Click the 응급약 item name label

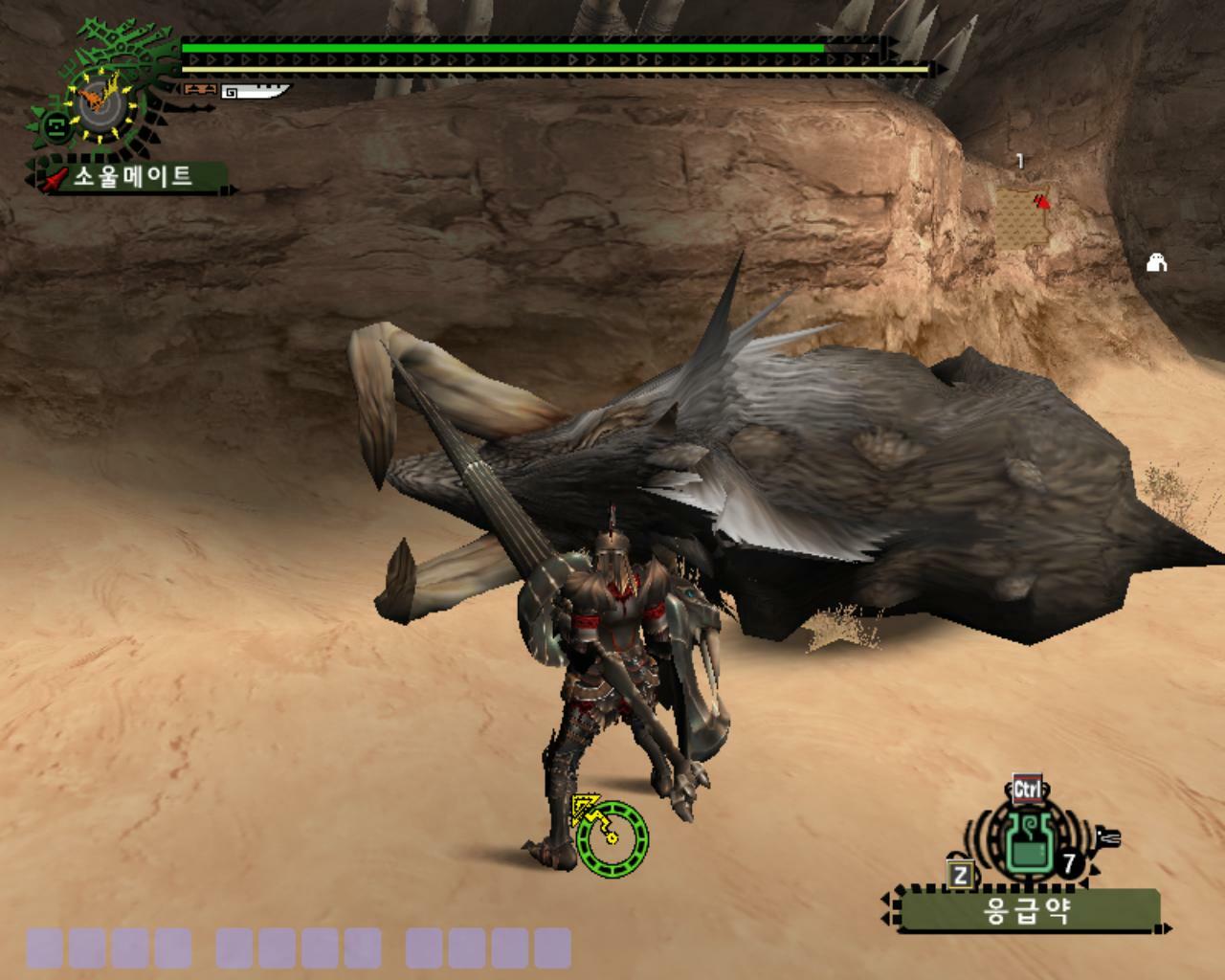click(x=1026, y=911)
